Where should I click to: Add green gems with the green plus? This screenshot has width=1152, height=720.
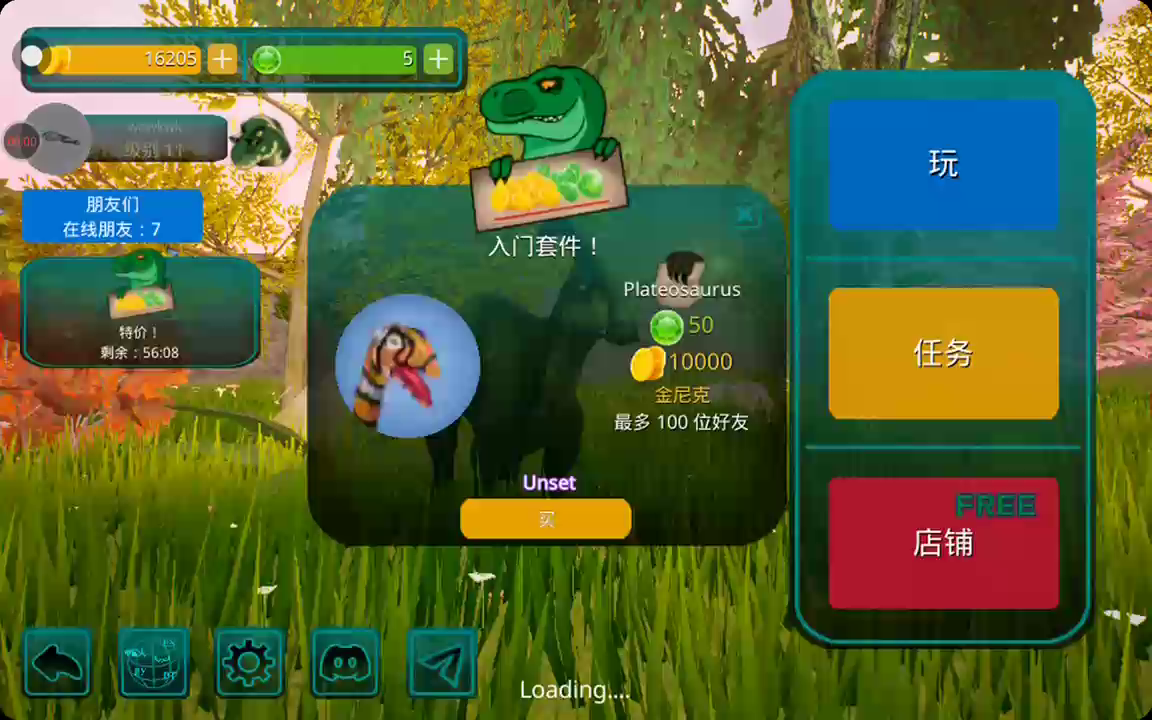click(x=438, y=59)
